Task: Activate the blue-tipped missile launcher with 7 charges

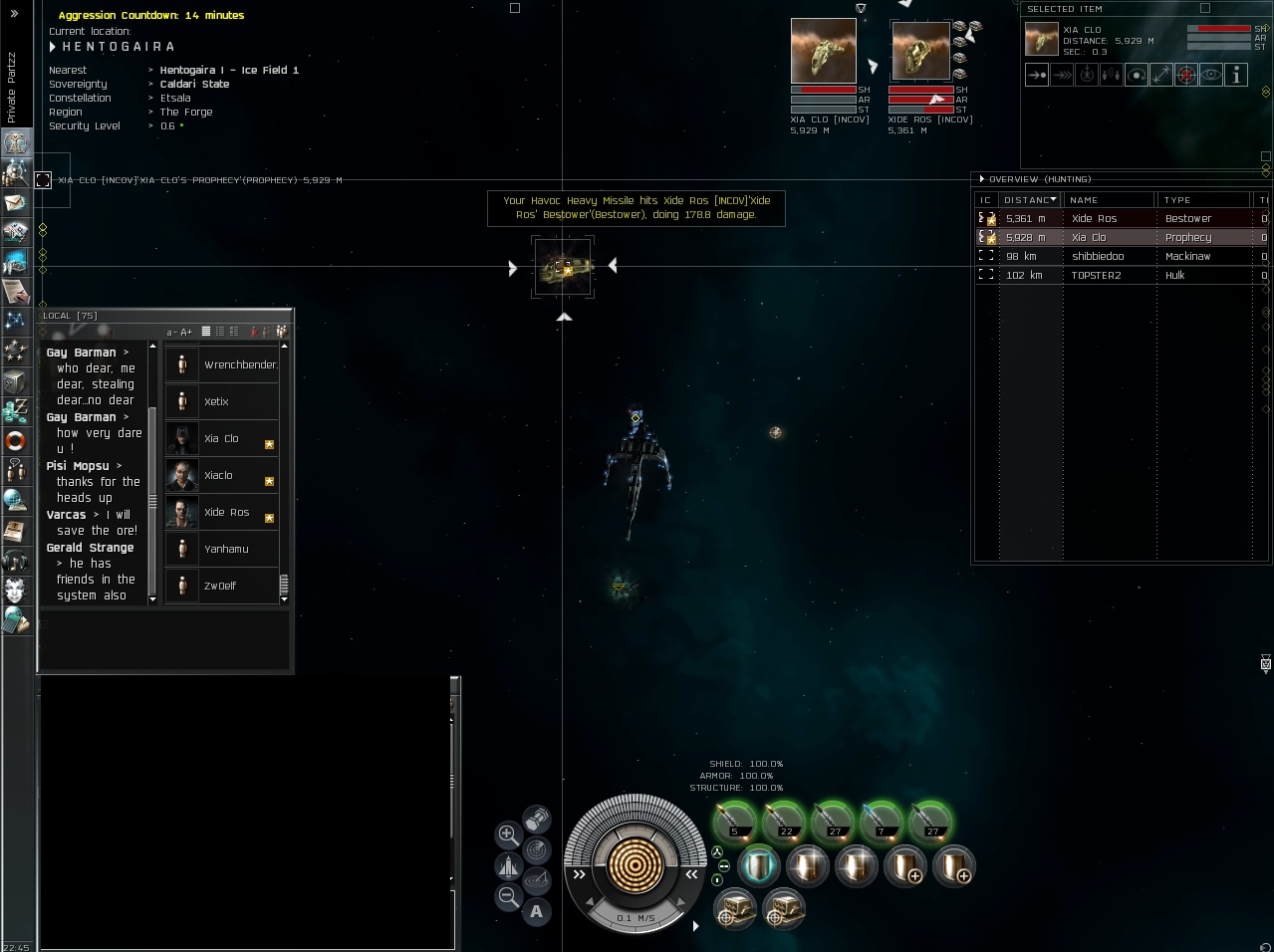Action: 881,821
